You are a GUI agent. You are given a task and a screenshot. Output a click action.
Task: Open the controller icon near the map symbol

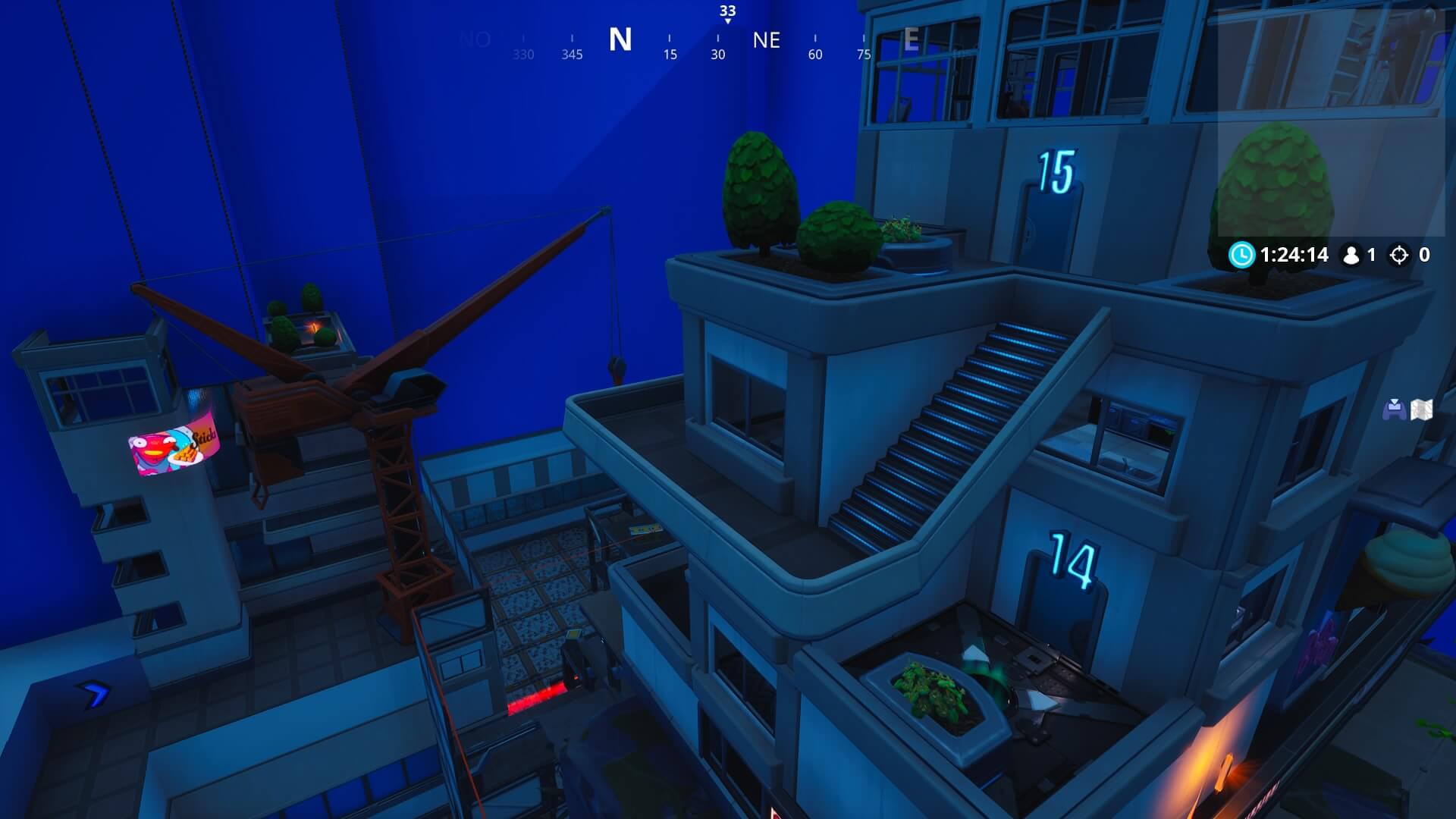tap(1395, 409)
